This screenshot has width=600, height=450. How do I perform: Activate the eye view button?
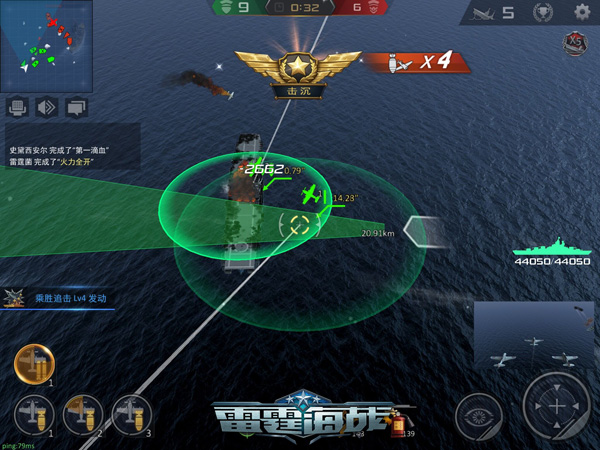[x=479, y=416]
